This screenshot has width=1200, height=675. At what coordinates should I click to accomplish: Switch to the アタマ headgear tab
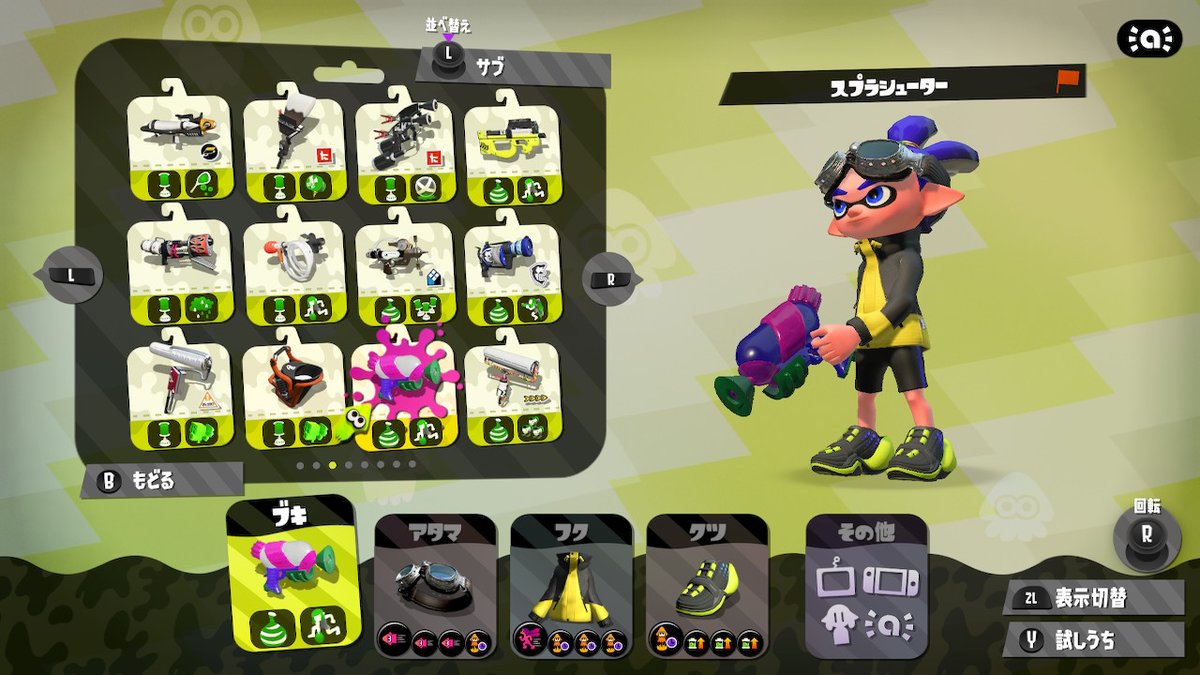point(435,586)
